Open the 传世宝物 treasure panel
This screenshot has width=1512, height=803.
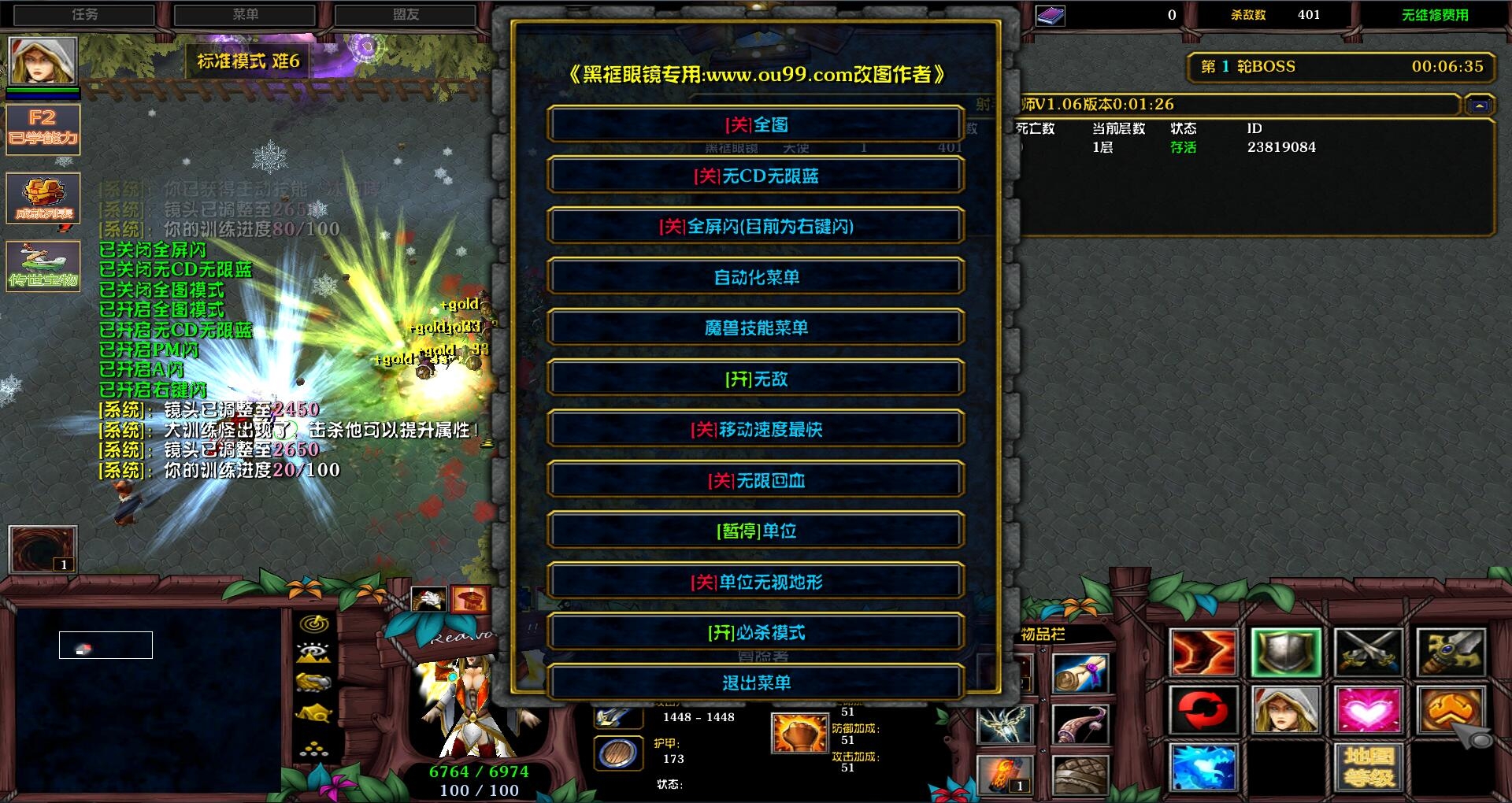click(43, 266)
